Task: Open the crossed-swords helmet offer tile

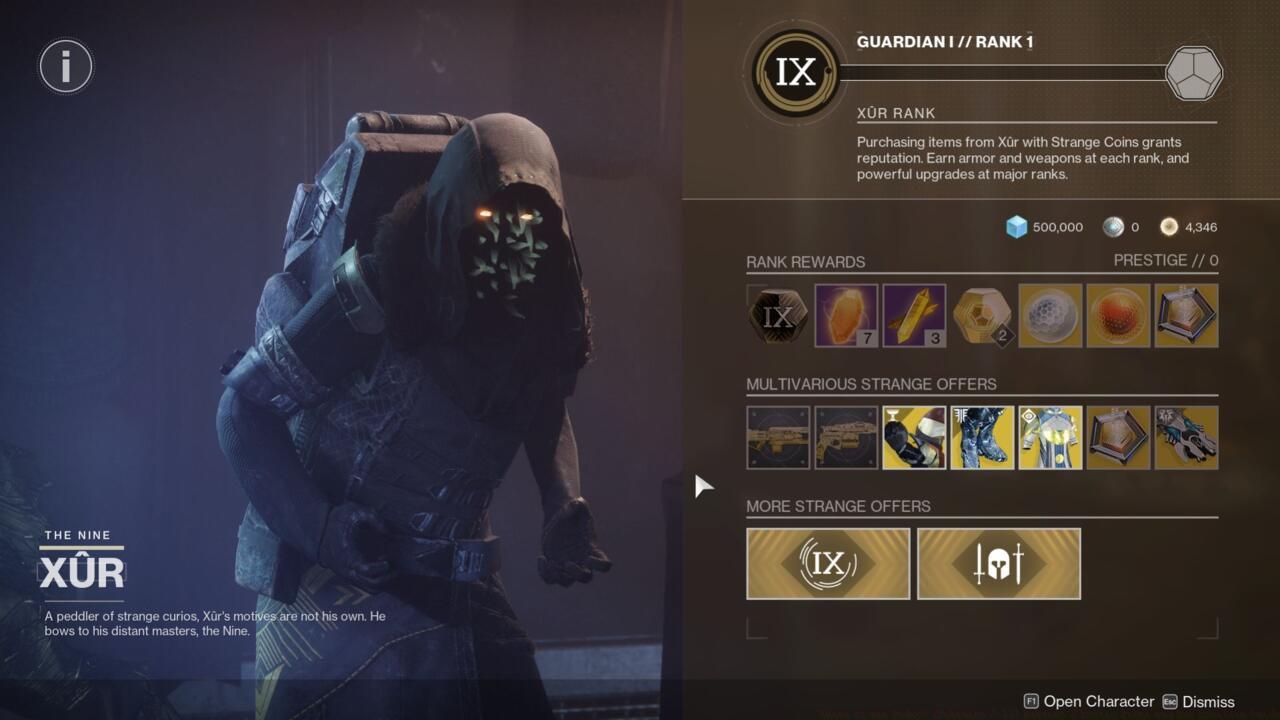Action: click(x=998, y=562)
